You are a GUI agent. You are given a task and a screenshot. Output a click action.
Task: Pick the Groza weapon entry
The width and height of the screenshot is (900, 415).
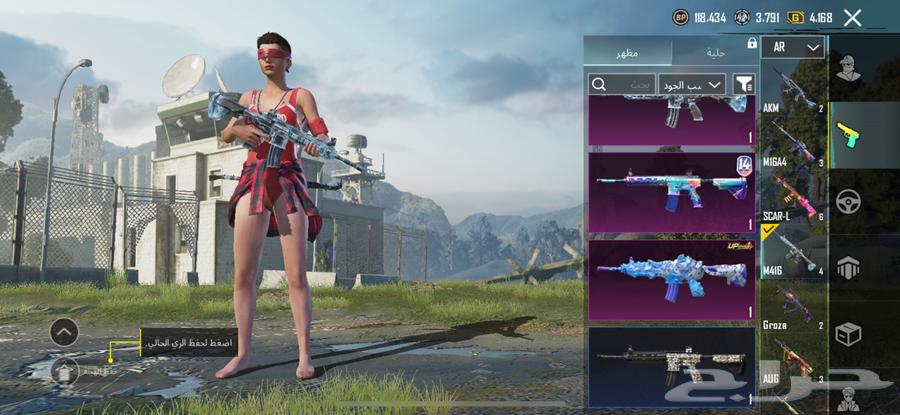click(794, 308)
